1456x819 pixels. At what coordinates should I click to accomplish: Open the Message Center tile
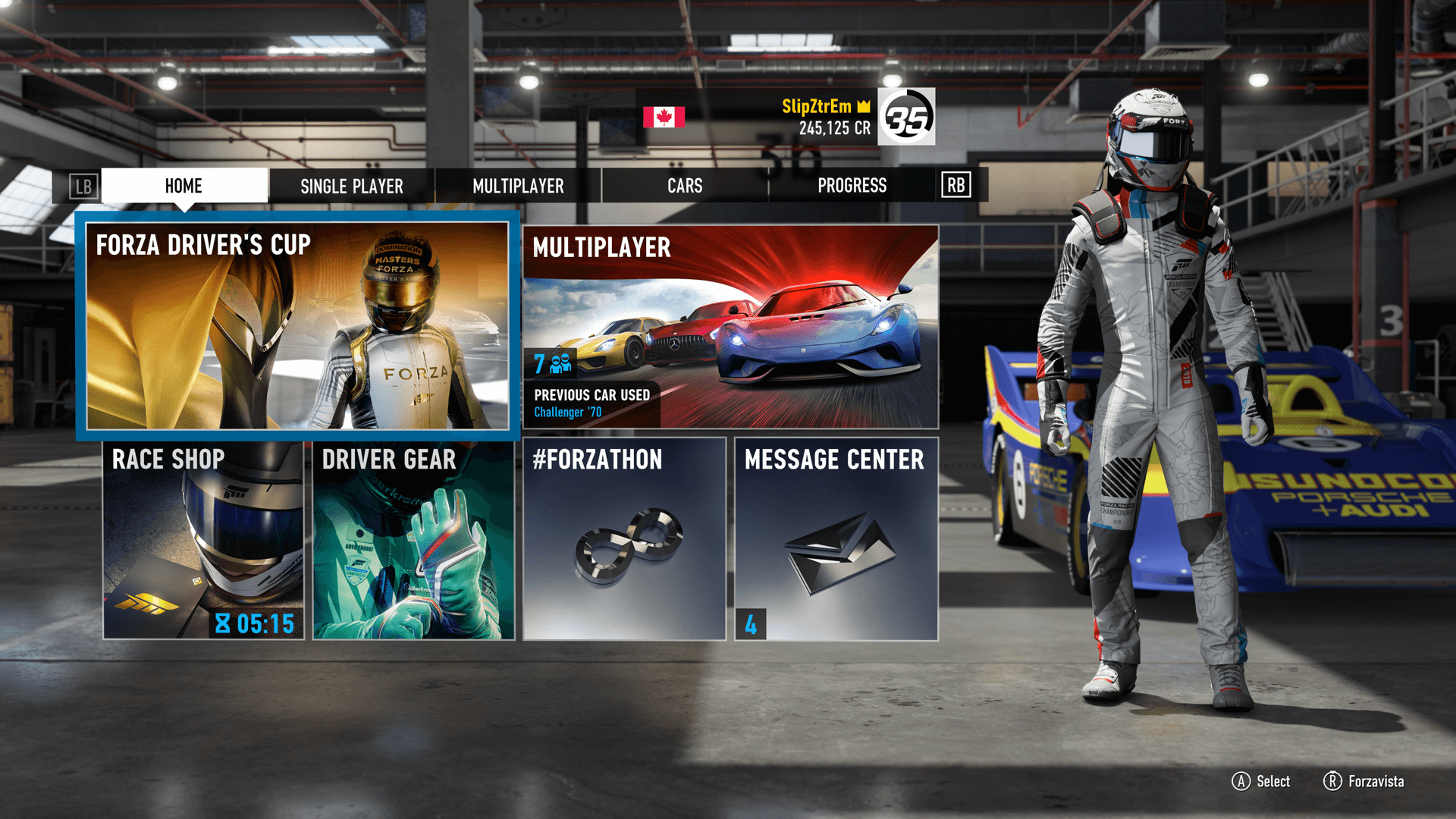tap(836, 540)
